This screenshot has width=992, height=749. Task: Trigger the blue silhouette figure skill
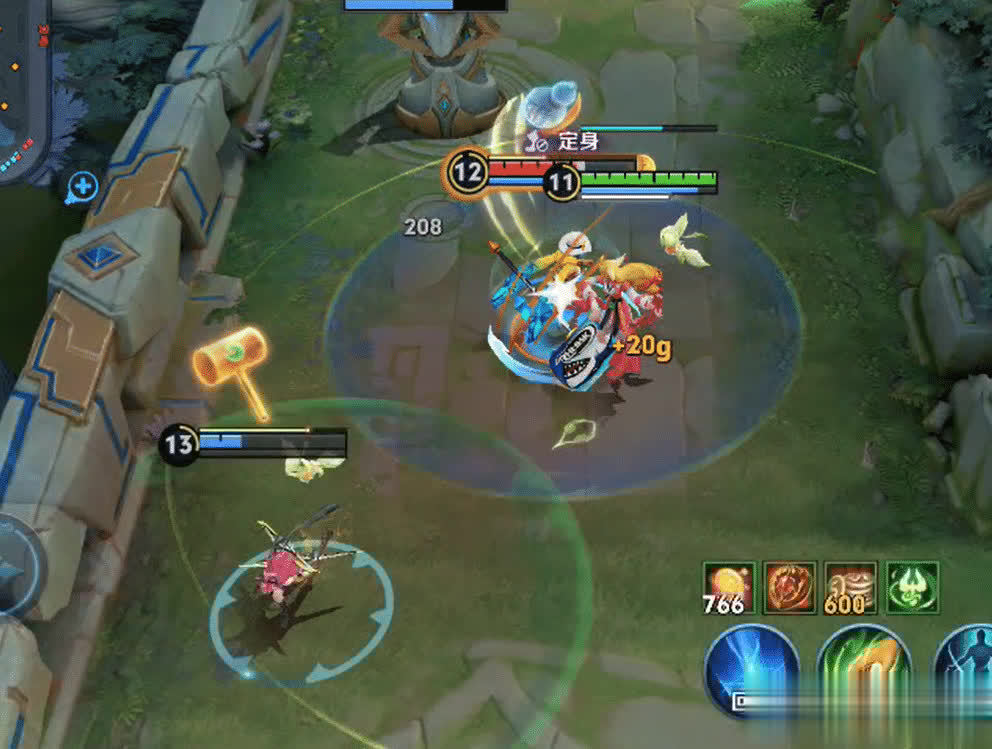click(967, 665)
